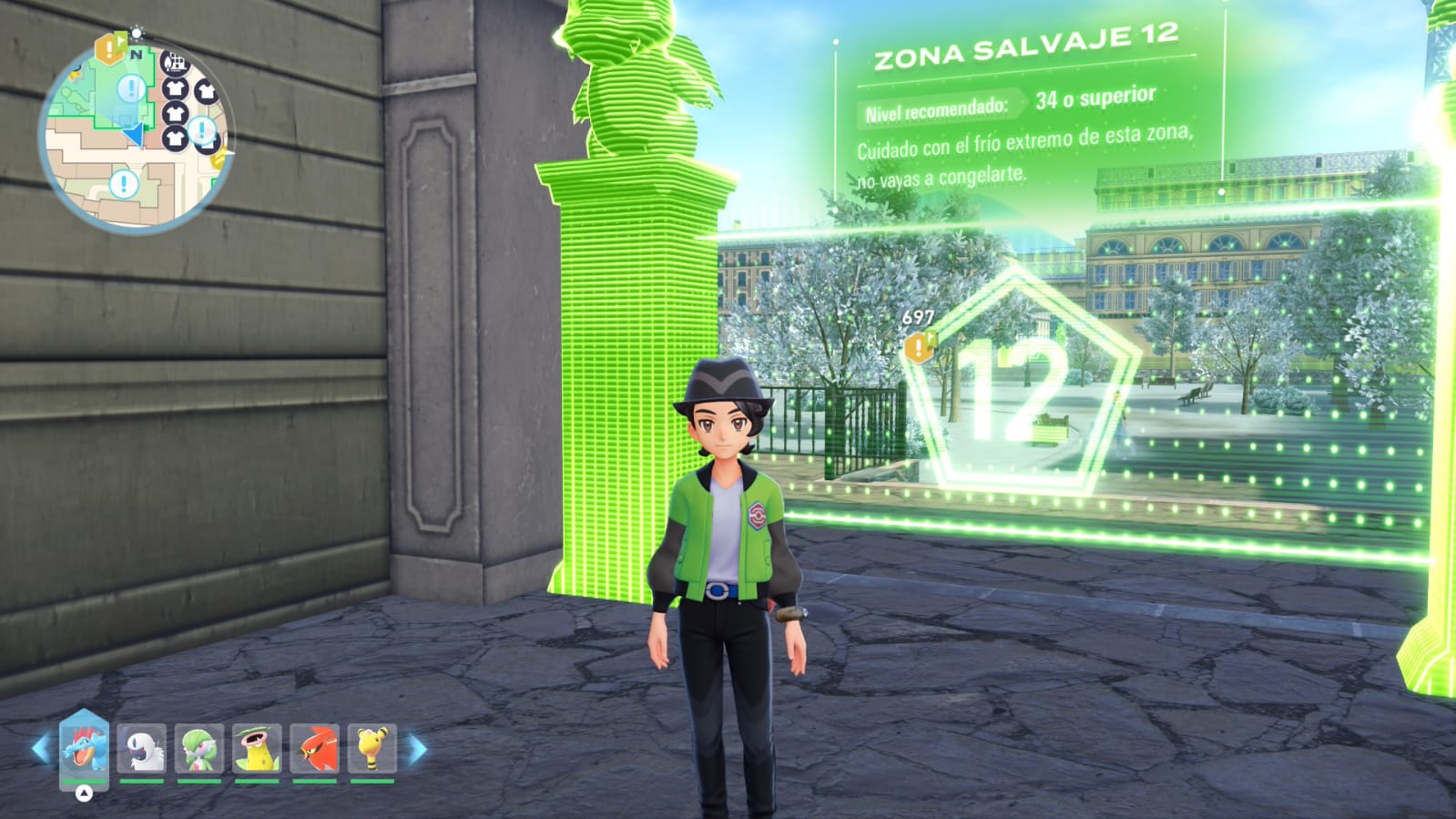Choose the Absol party slot
This screenshot has width=1456, height=819.
coord(142,749)
